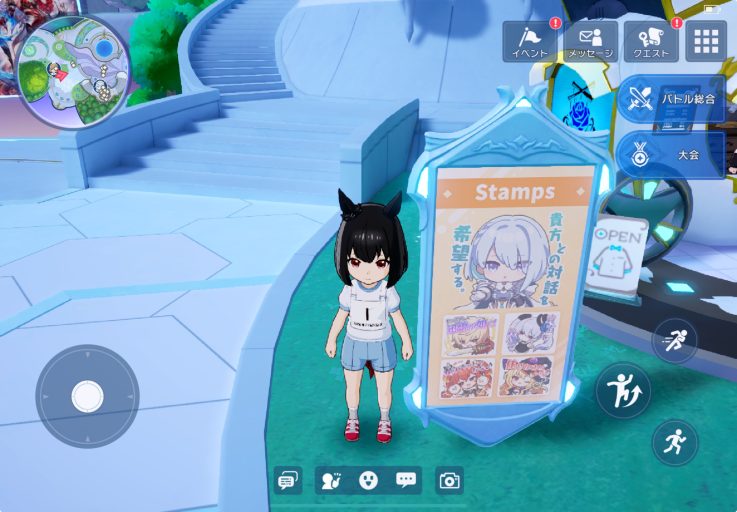737x512 pixels.
Task: Open the イベント (Event) menu
Action: (530, 42)
